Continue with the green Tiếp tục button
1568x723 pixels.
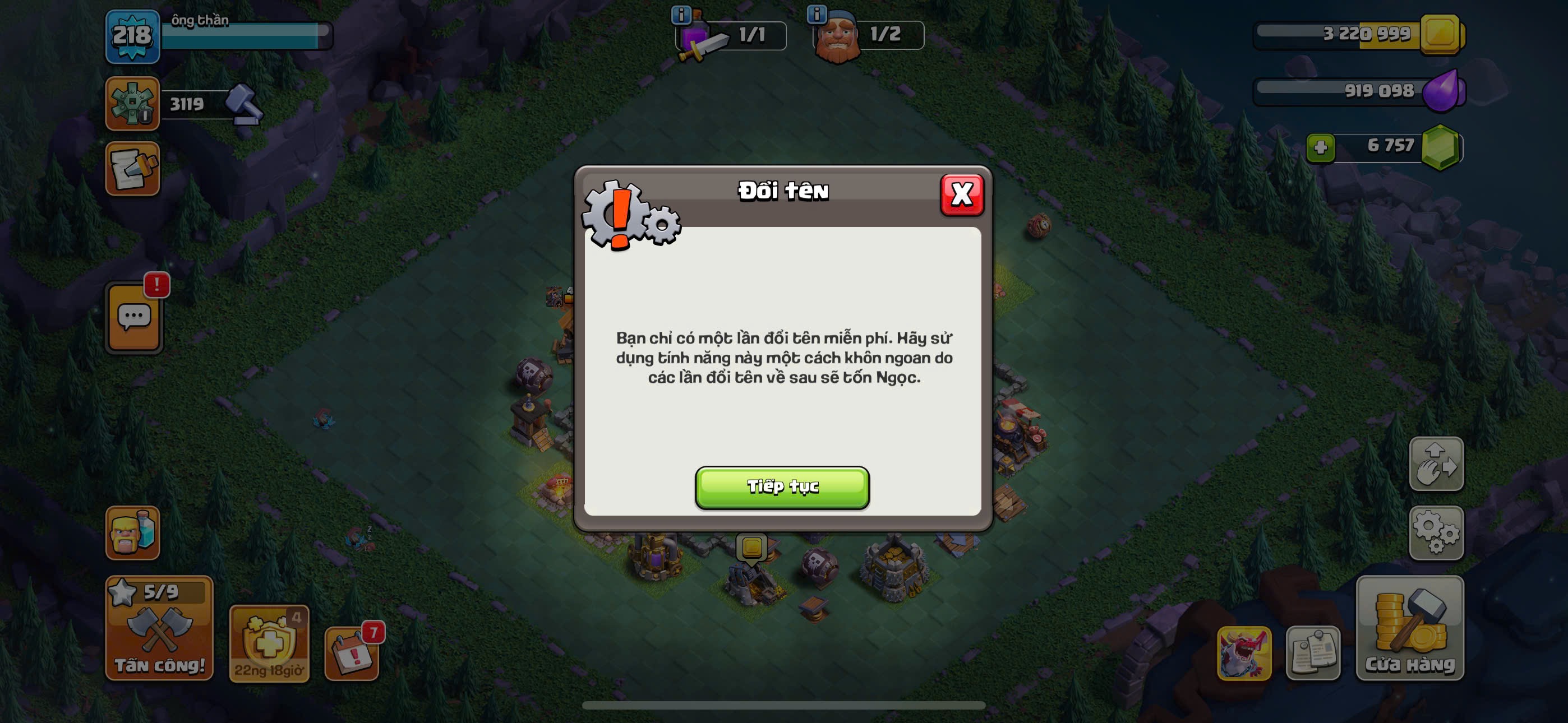(x=782, y=487)
